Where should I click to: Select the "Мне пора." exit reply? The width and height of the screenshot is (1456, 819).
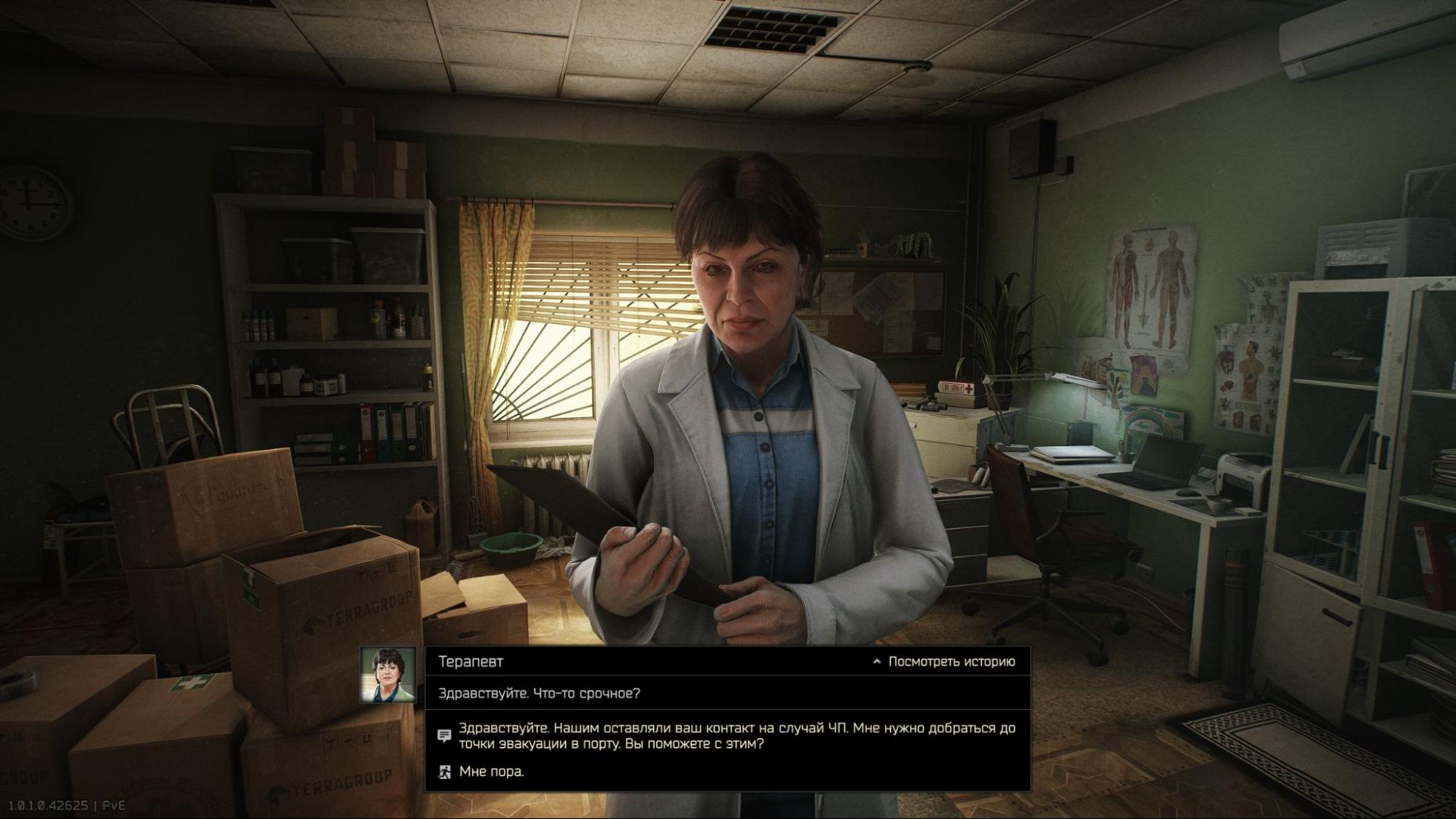click(x=491, y=772)
